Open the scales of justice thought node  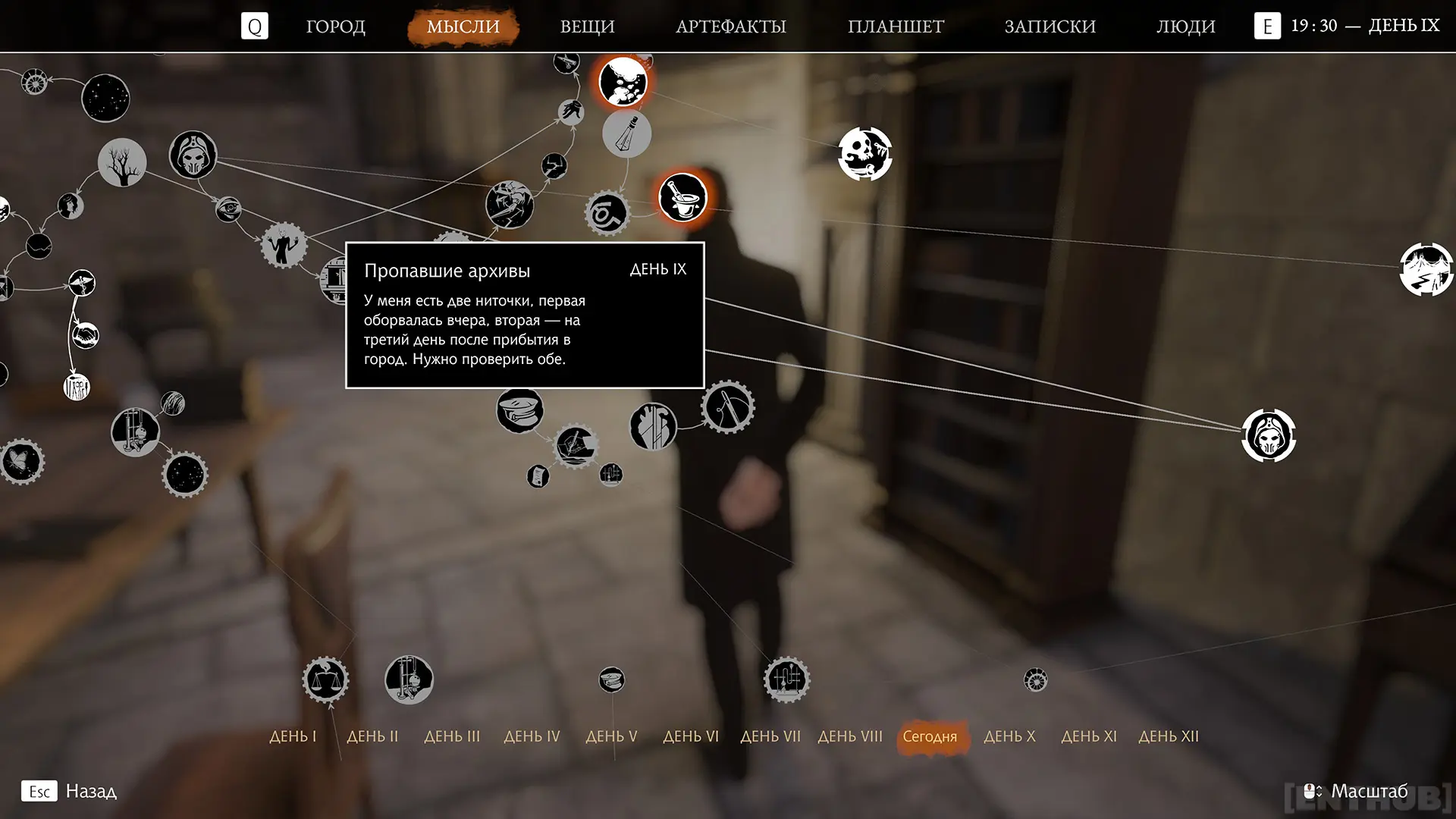coord(326,679)
